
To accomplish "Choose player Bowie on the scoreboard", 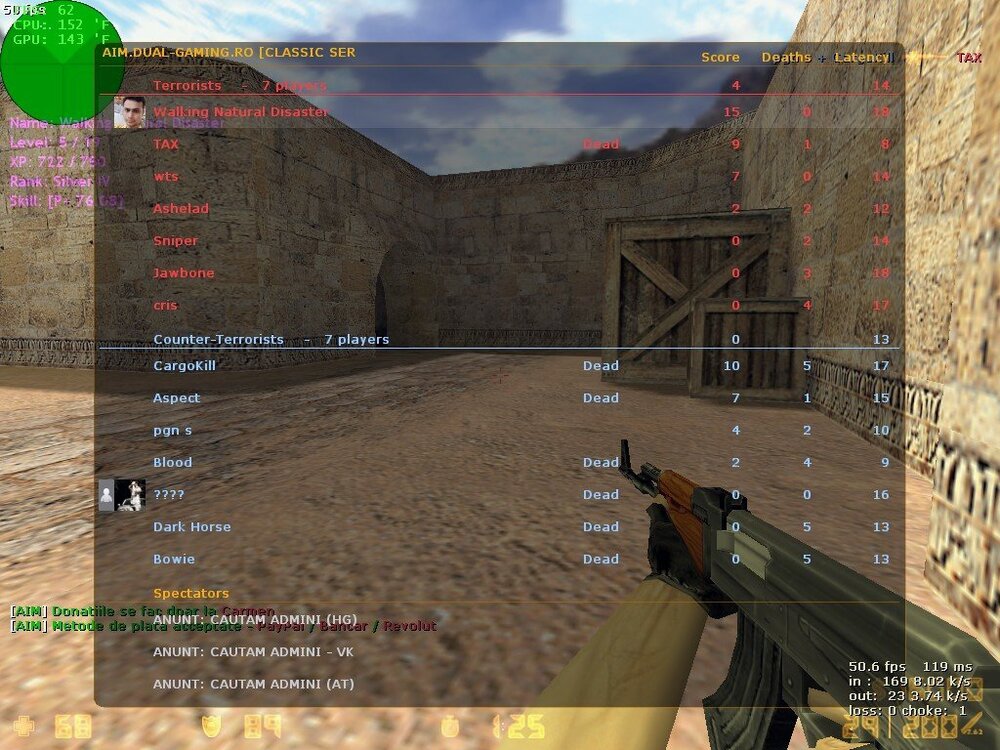I will (174, 559).
